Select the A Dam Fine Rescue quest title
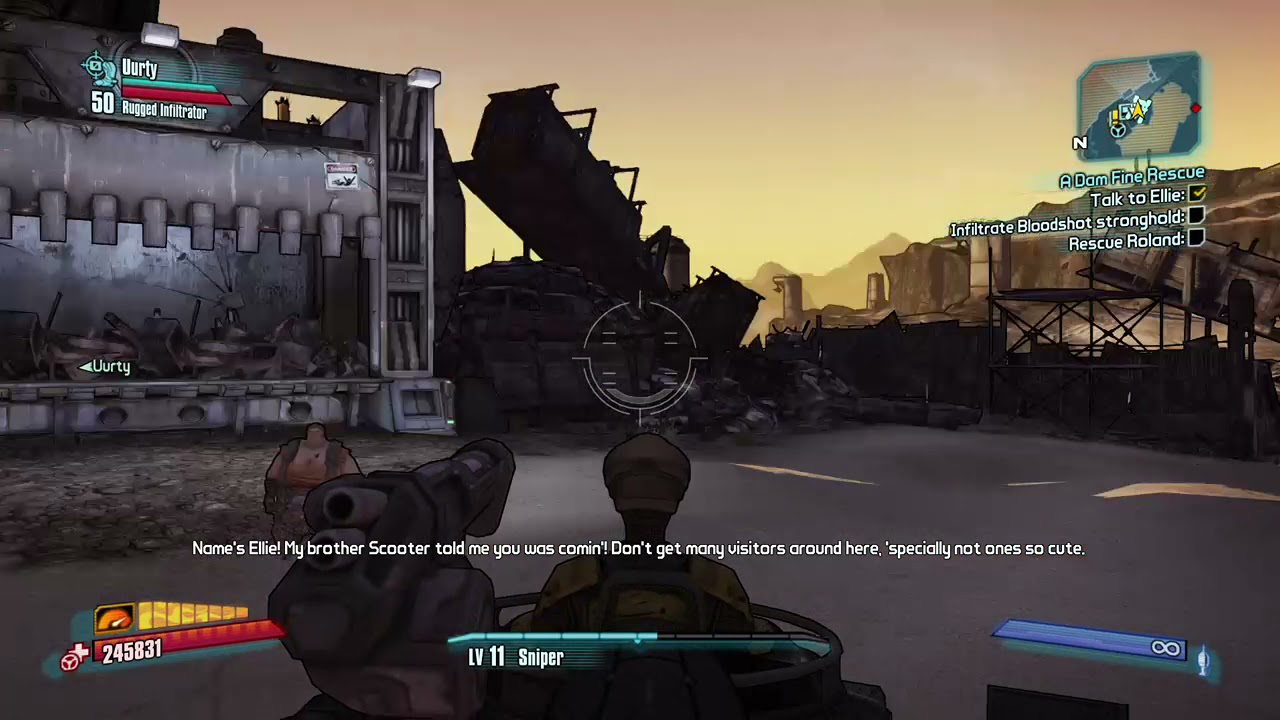1280x720 pixels. [x=1132, y=178]
